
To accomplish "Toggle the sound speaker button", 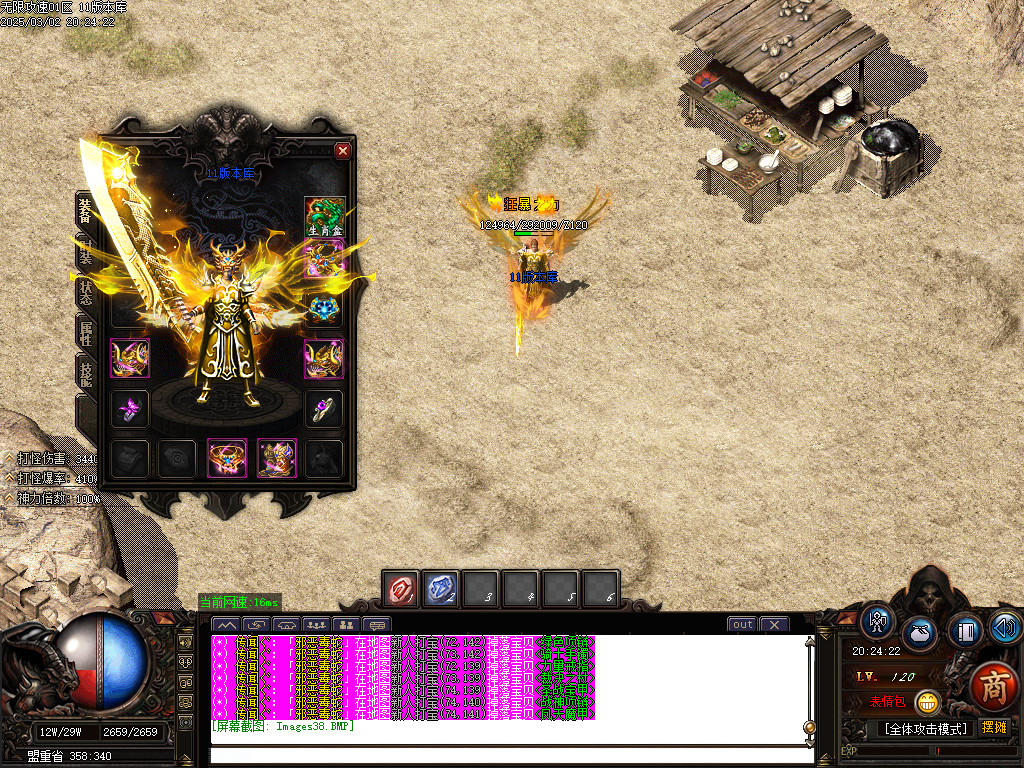I will click(1004, 626).
